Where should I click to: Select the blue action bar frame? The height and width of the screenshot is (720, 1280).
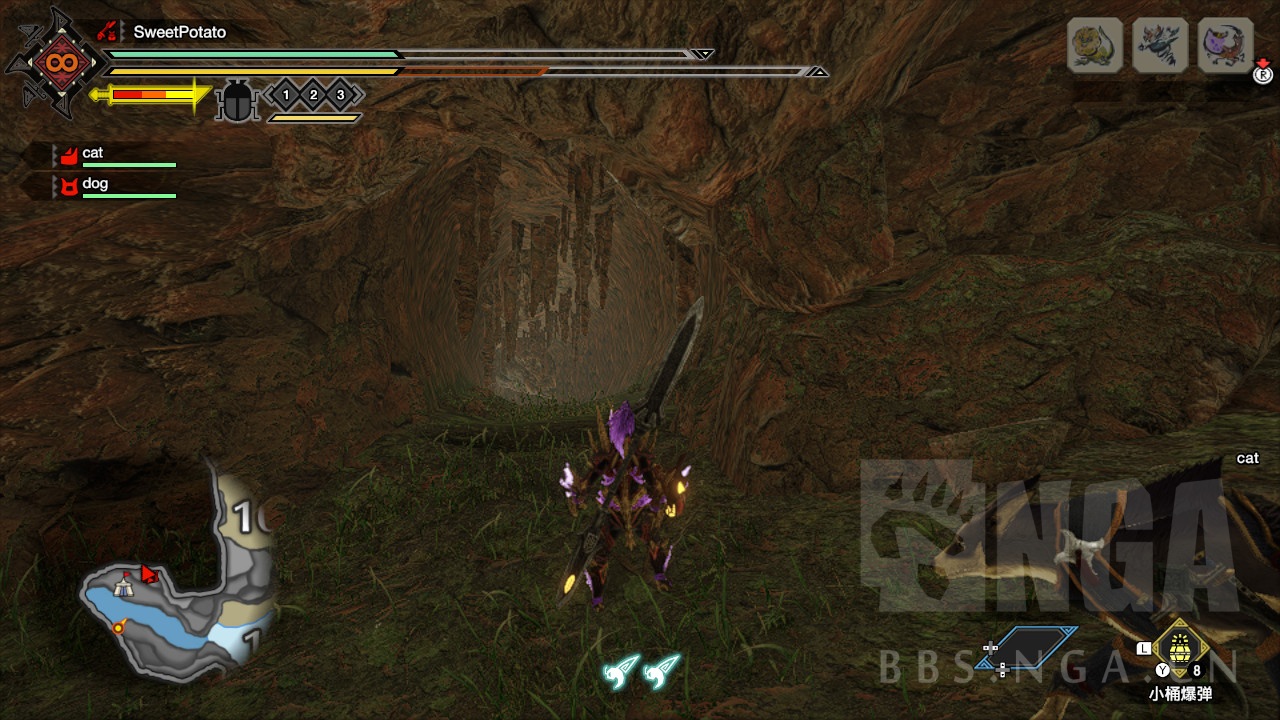pyautogui.click(x=1030, y=647)
